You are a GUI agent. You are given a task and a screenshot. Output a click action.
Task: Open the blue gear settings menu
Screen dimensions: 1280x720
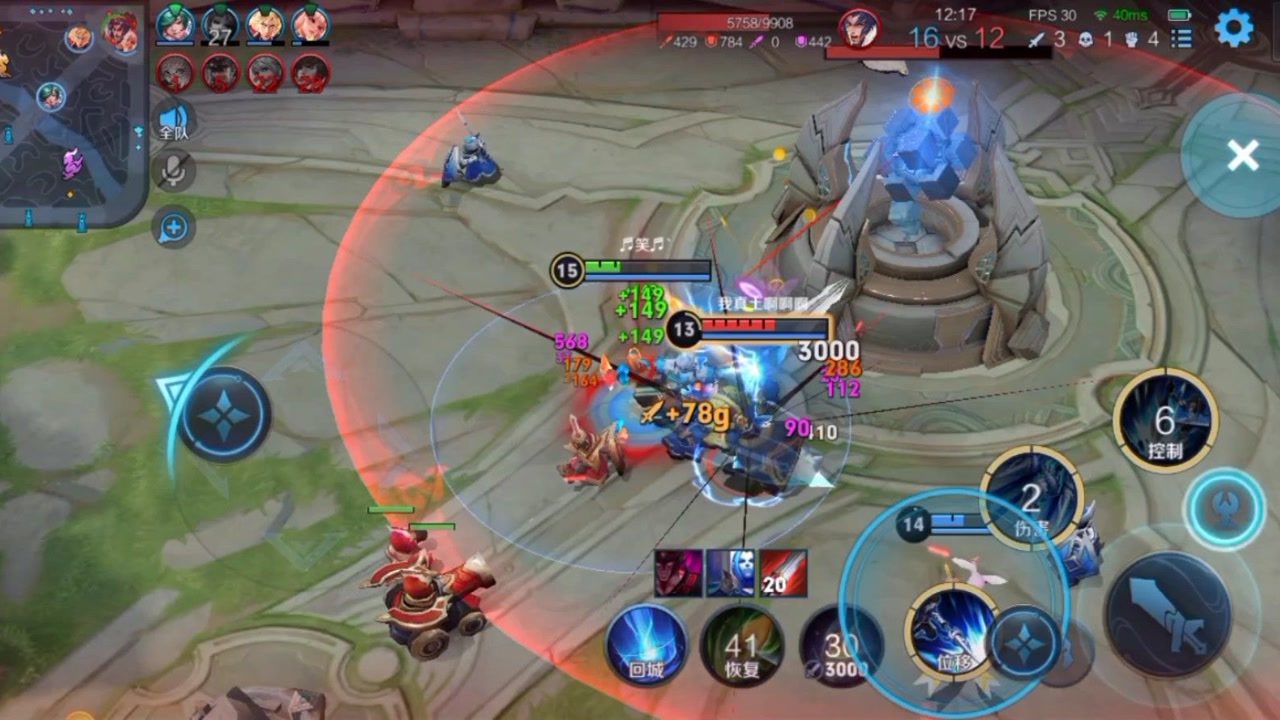(1234, 28)
